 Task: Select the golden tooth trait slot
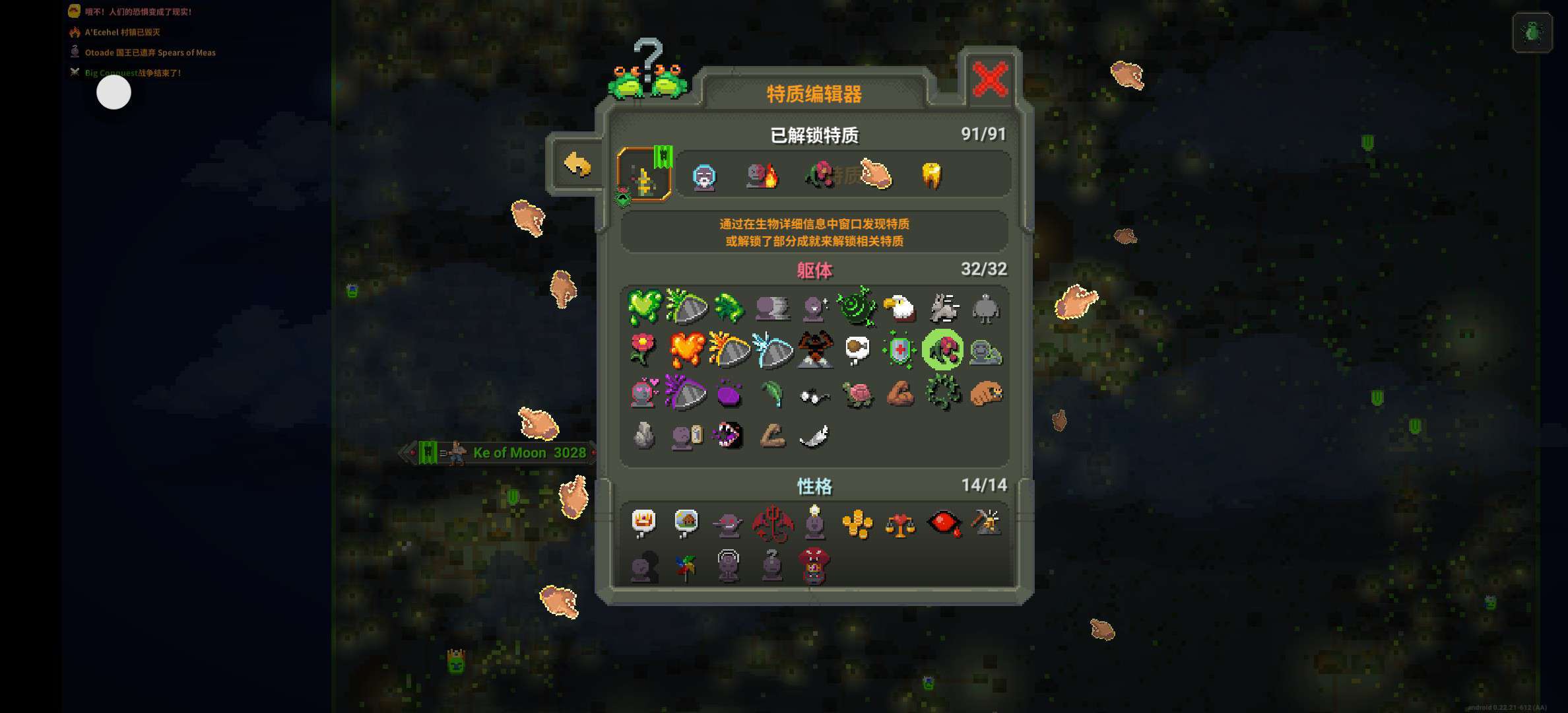[x=931, y=176]
